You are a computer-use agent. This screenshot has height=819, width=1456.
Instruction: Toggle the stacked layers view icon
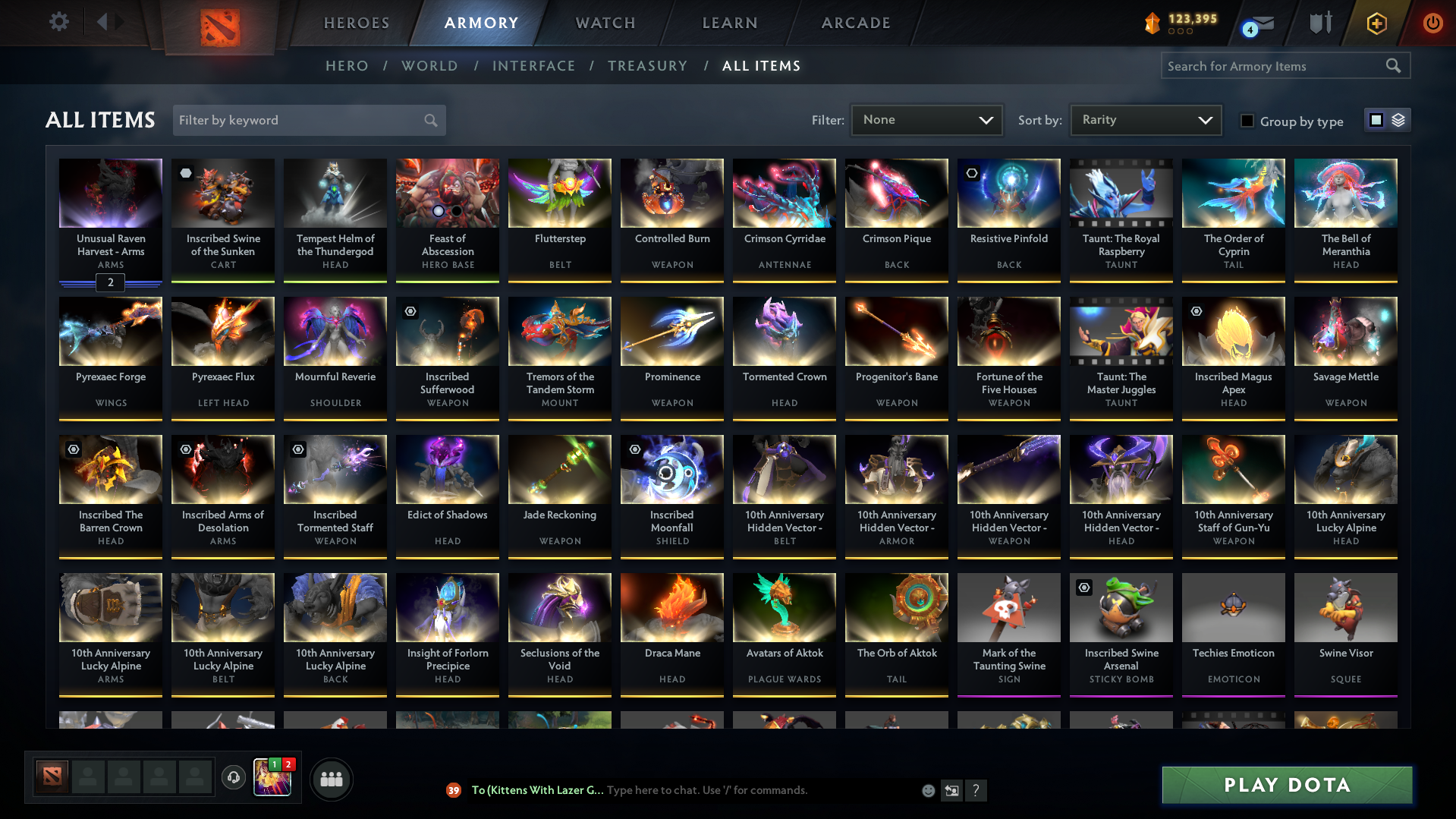(1398, 120)
